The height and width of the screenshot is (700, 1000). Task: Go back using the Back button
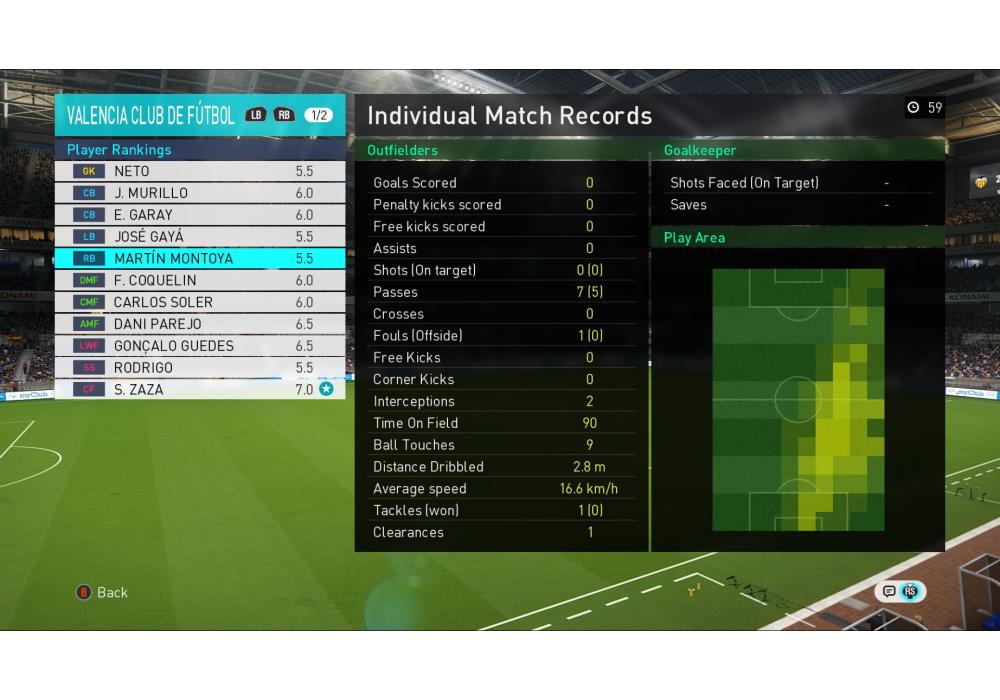(x=102, y=592)
